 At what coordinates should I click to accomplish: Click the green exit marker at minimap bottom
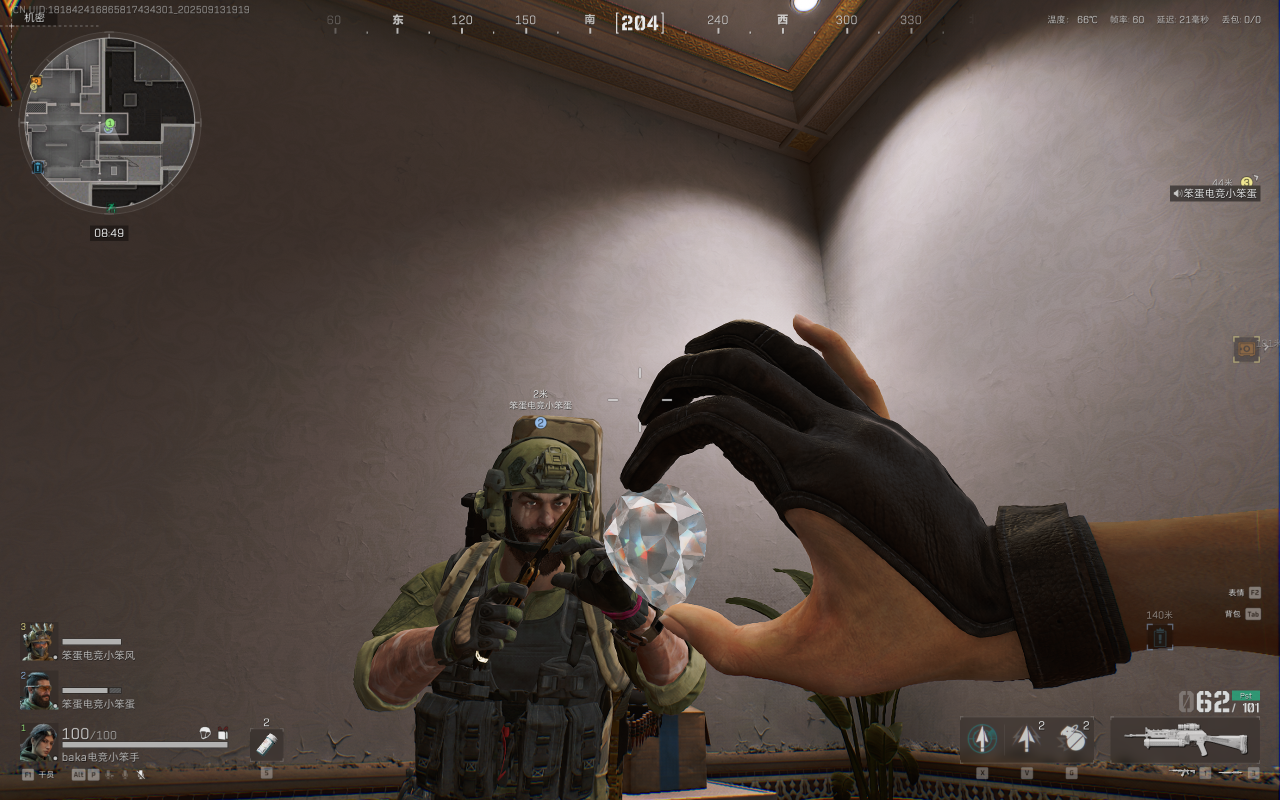click(111, 207)
